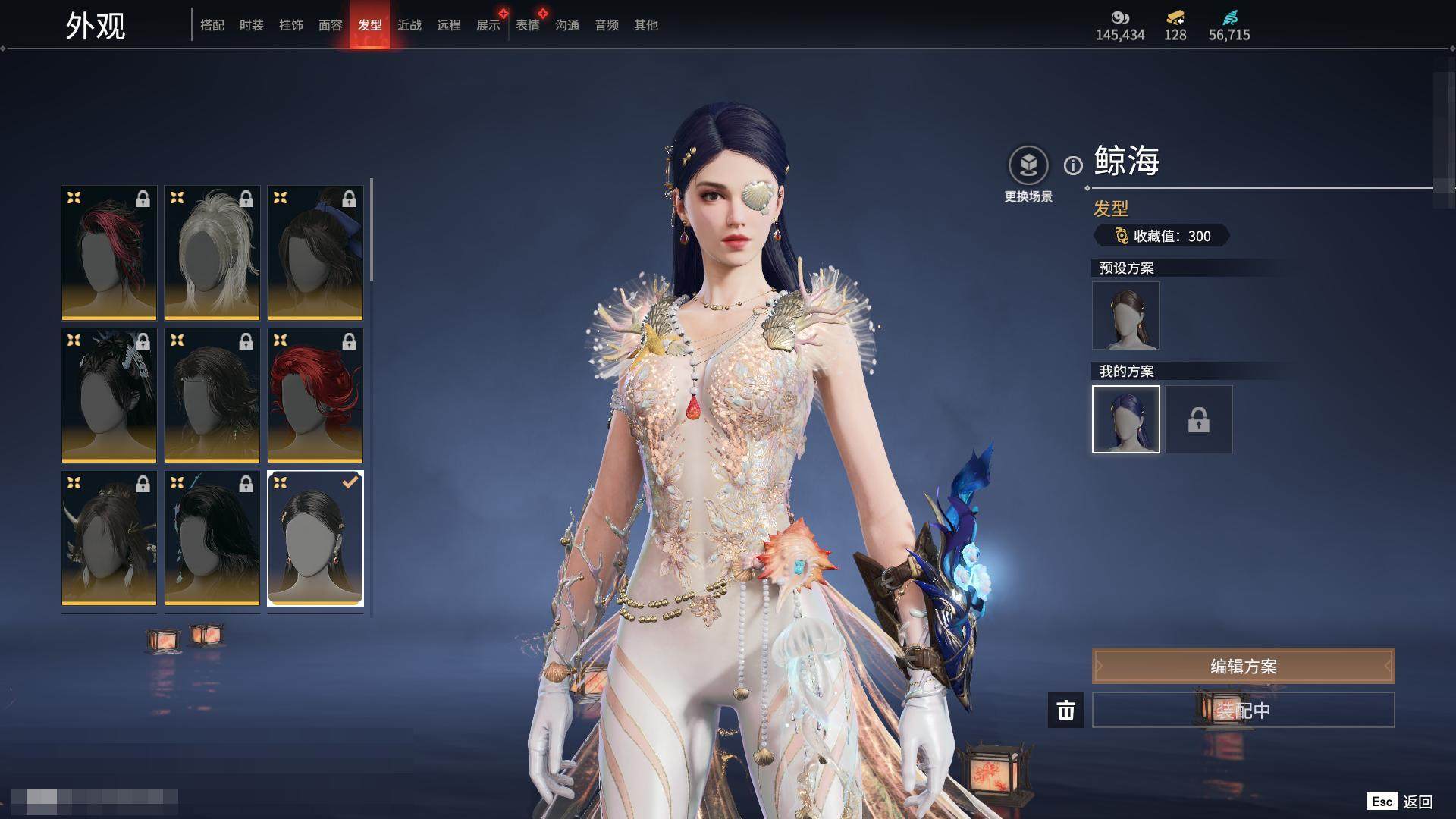This screenshot has height=819, width=1456.
Task: Open the 远程 tab
Action: [449, 25]
